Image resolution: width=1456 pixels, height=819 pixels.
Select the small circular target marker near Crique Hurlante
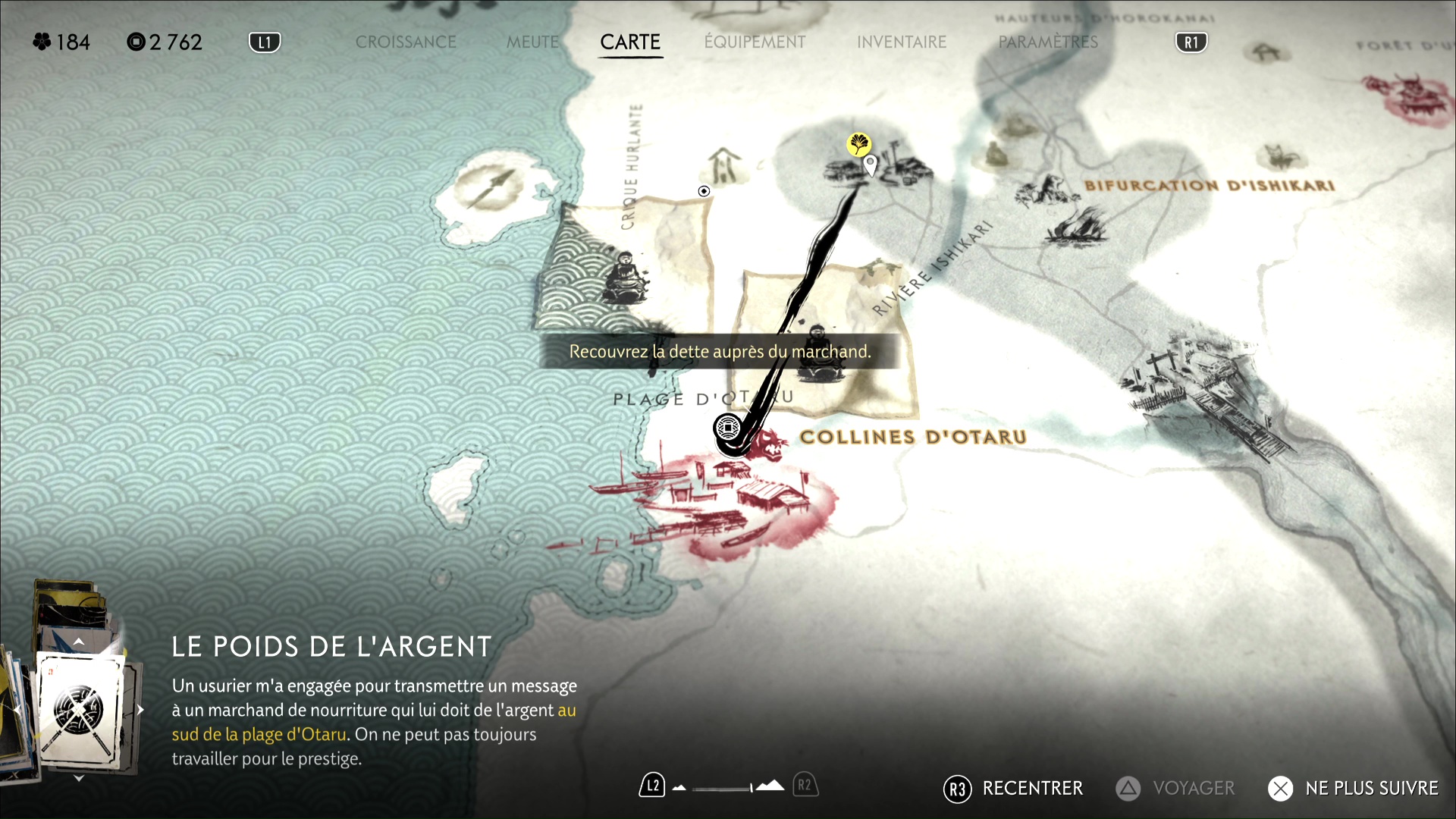click(x=704, y=191)
